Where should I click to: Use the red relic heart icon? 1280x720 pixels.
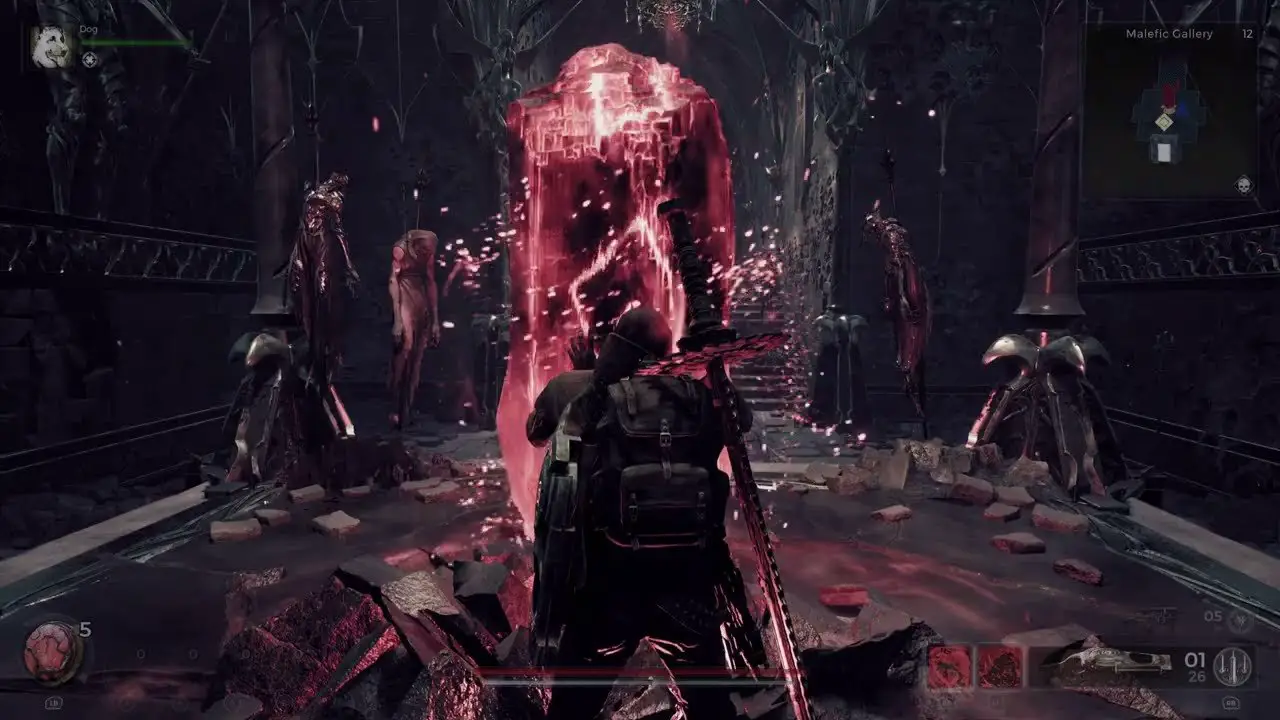[x=50, y=652]
